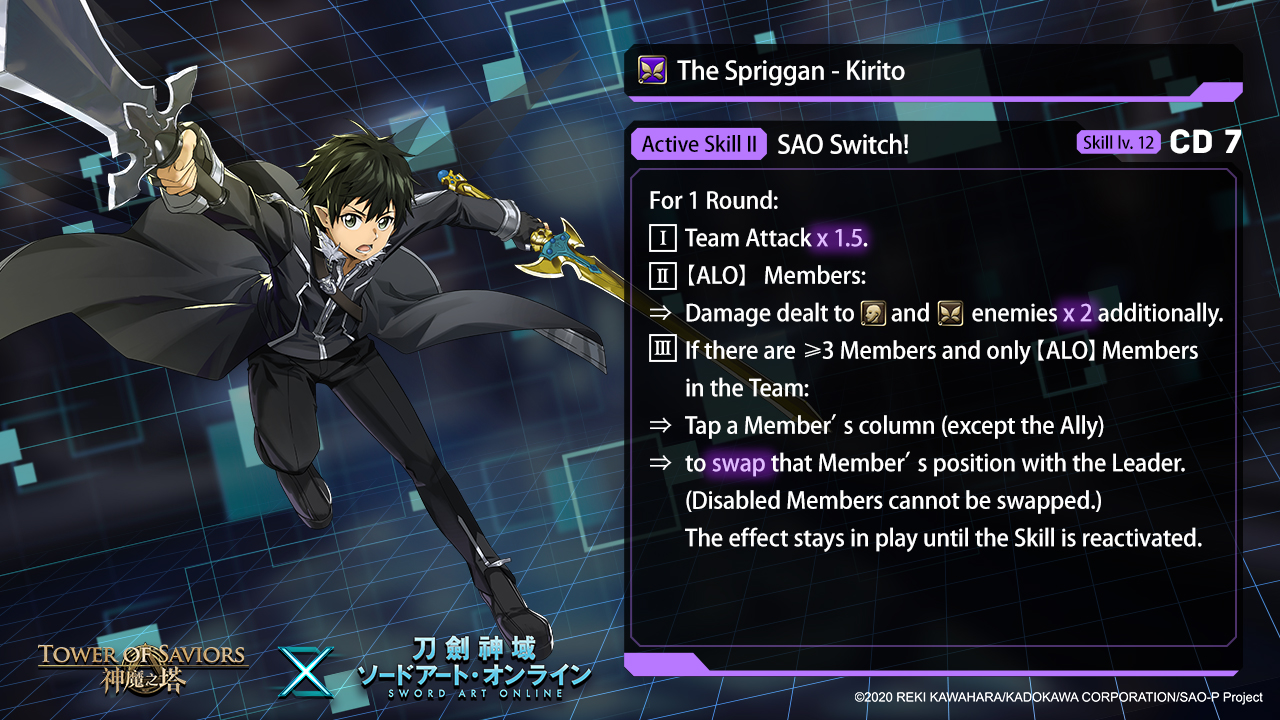1280x720 pixels.
Task: Tap the highlighted swap keyword
Action: (738, 464)
